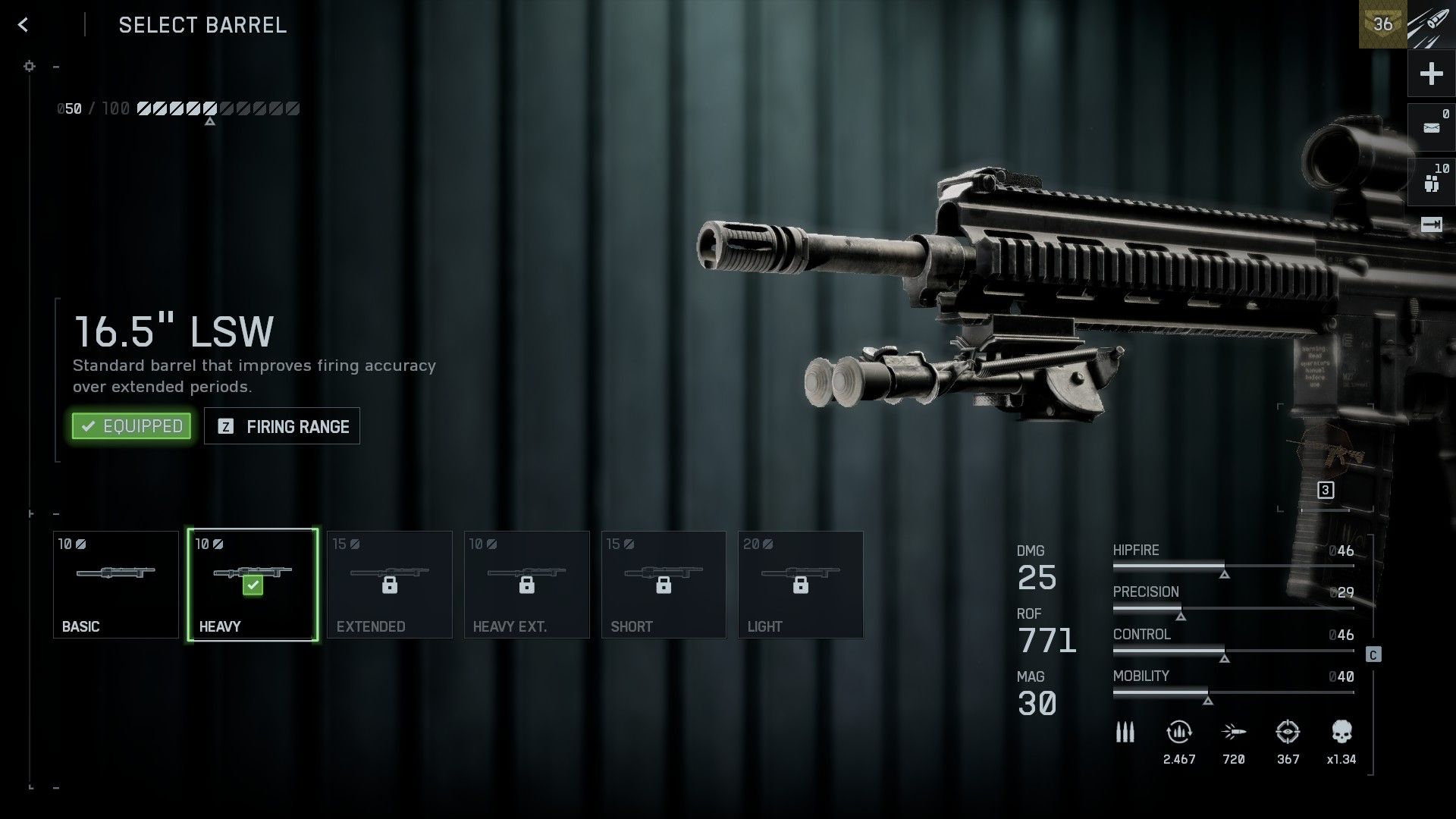
Task: Select the locked Extended barrel
Action: (390, 585)
